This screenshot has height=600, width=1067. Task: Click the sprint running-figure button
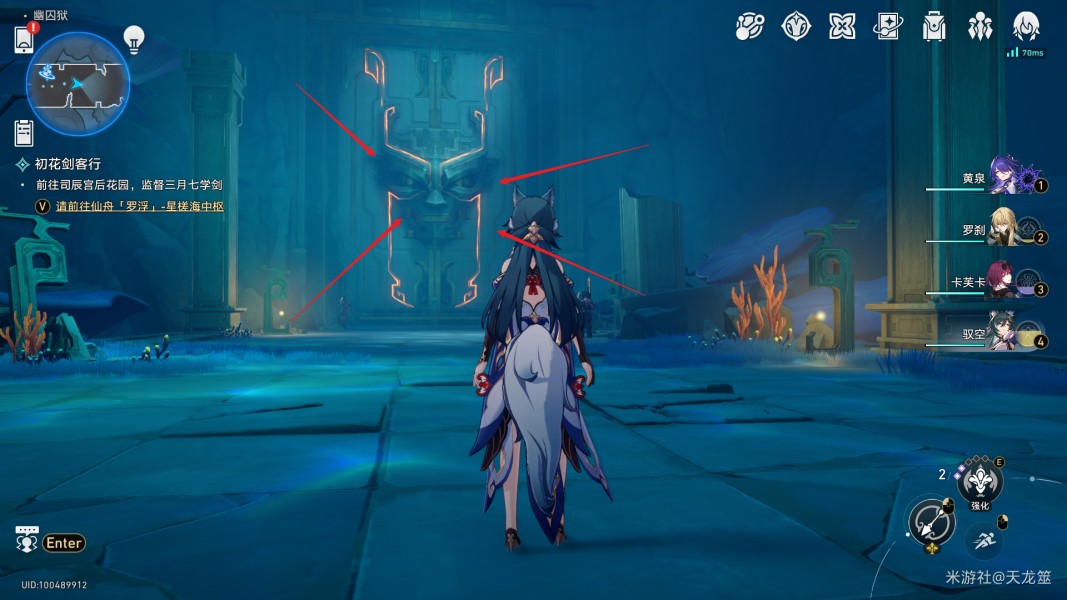point(985,541)
